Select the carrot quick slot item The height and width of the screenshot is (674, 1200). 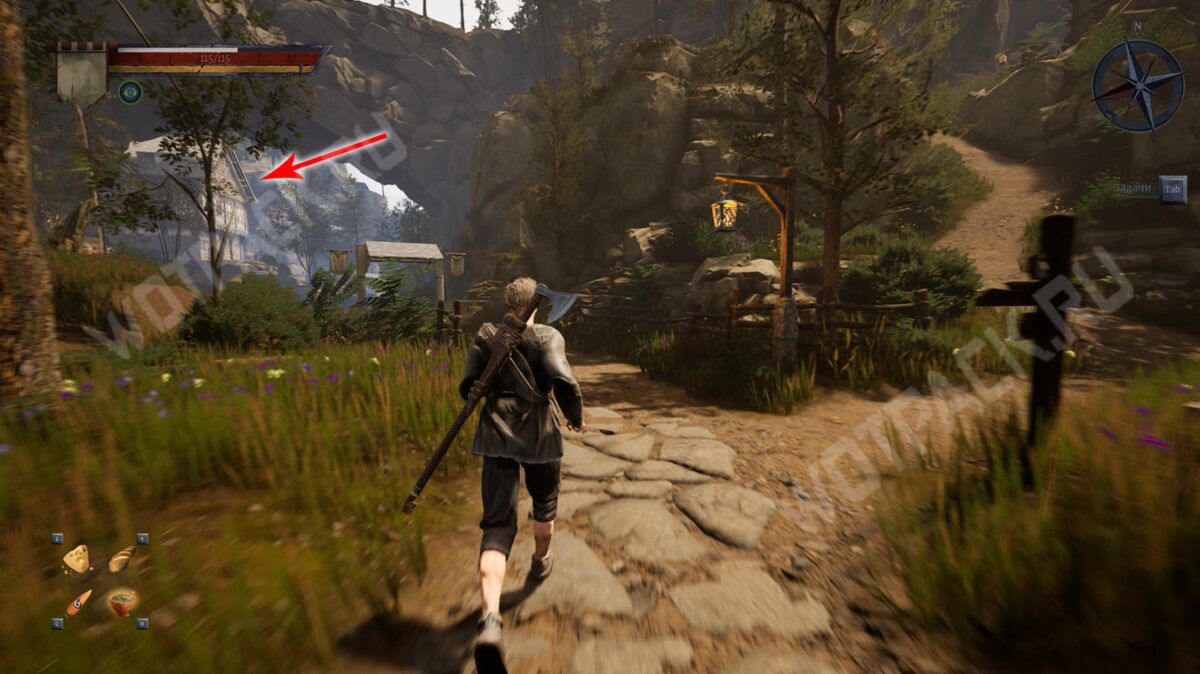coord(78,602)
